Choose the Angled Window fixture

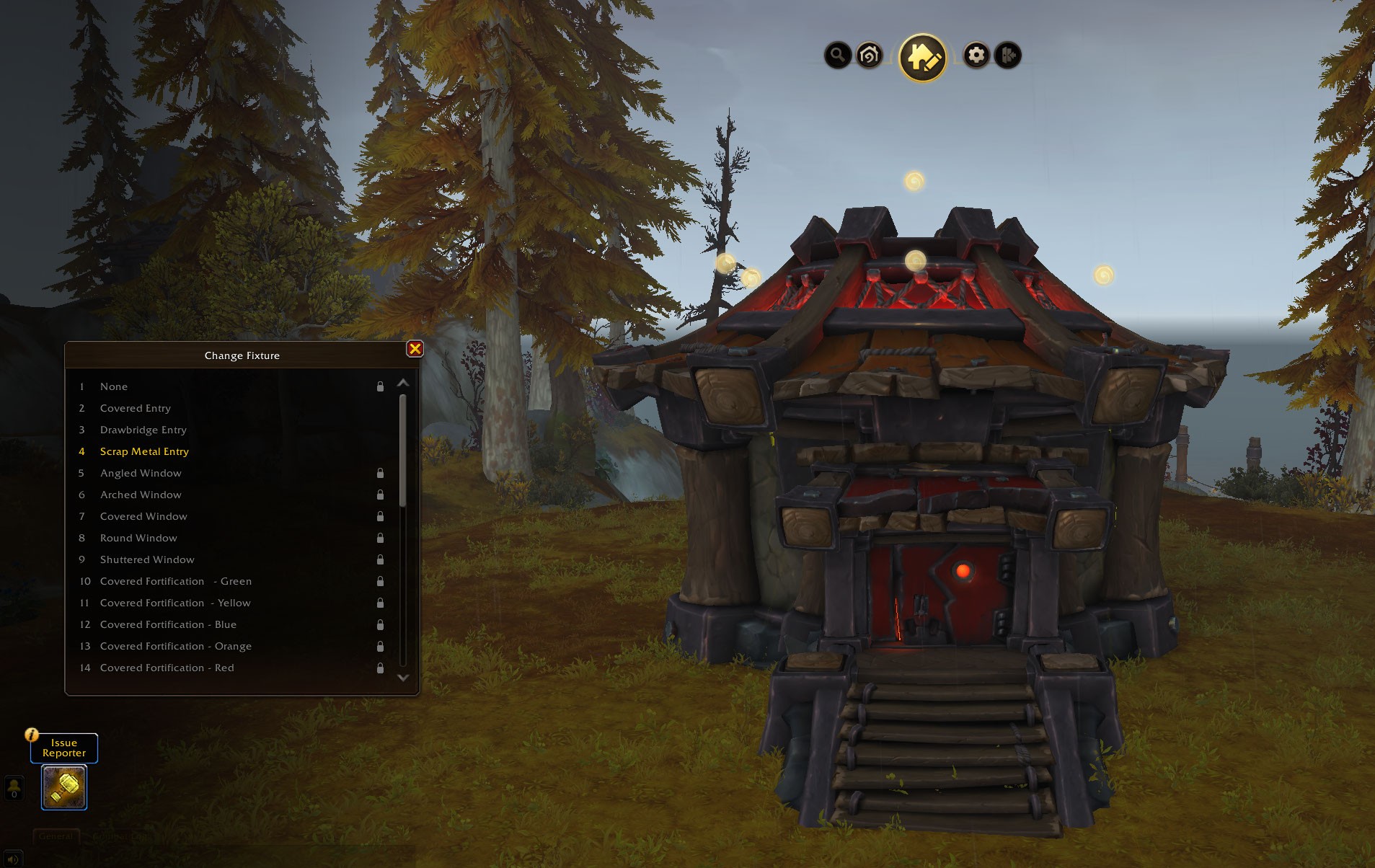(141, 473)
